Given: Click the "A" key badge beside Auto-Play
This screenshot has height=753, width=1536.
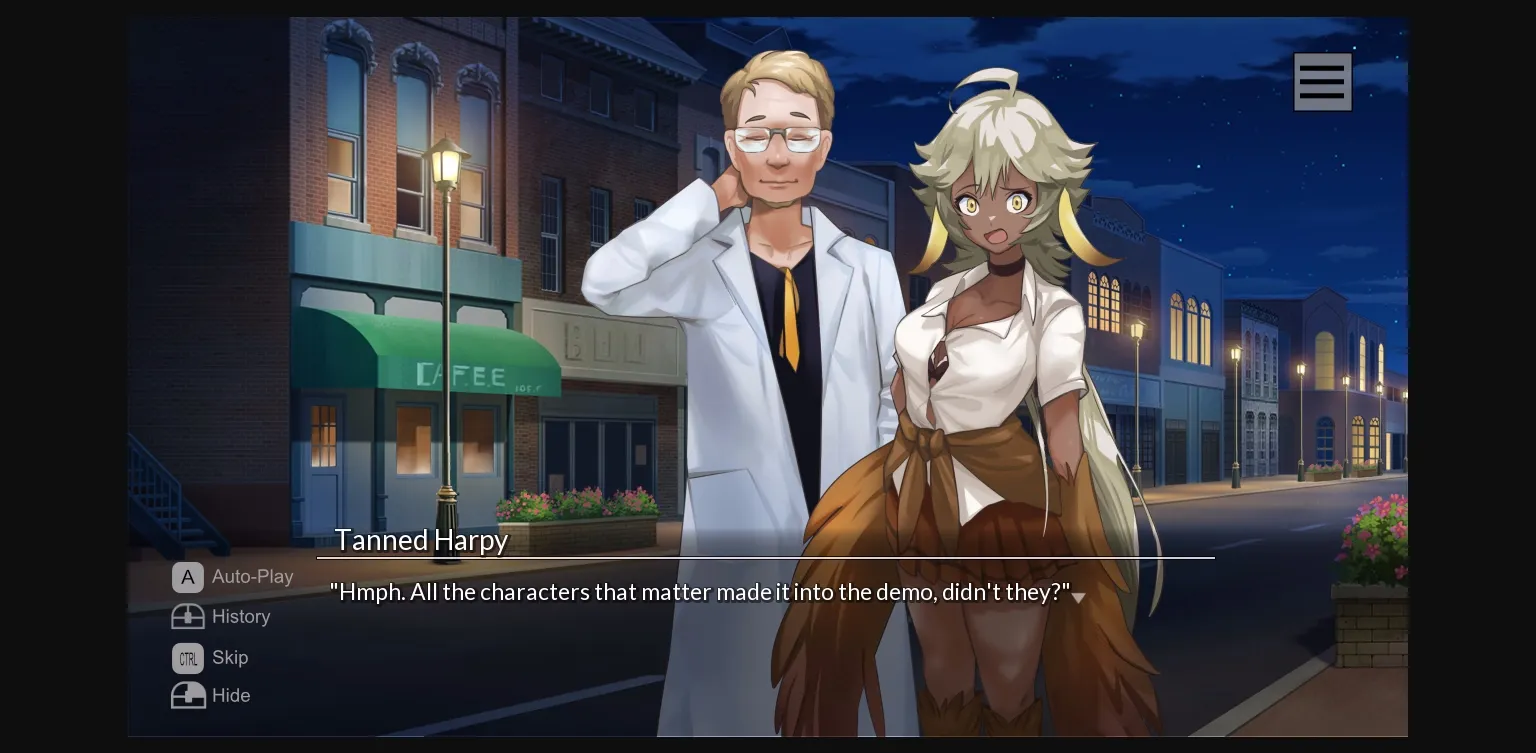Looking at the screenshot, I should (188, 577).
